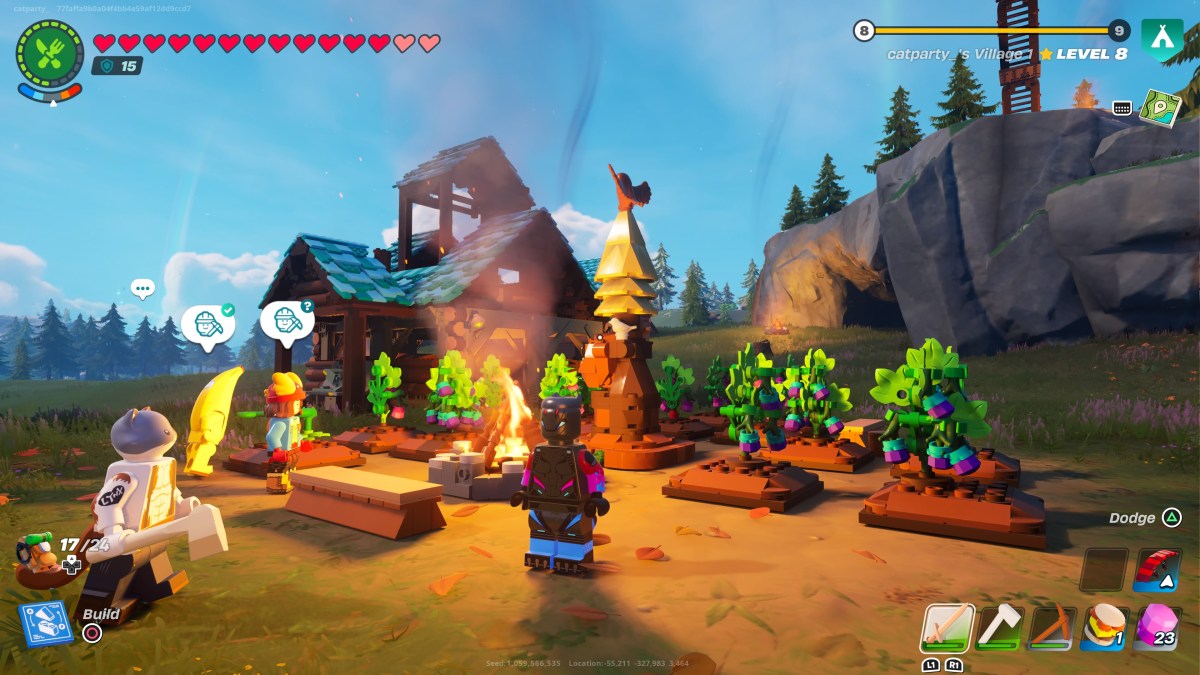Viewport: 1200px width, 675px height.
Task: Open the map icon
Action: coord(1160,107)
